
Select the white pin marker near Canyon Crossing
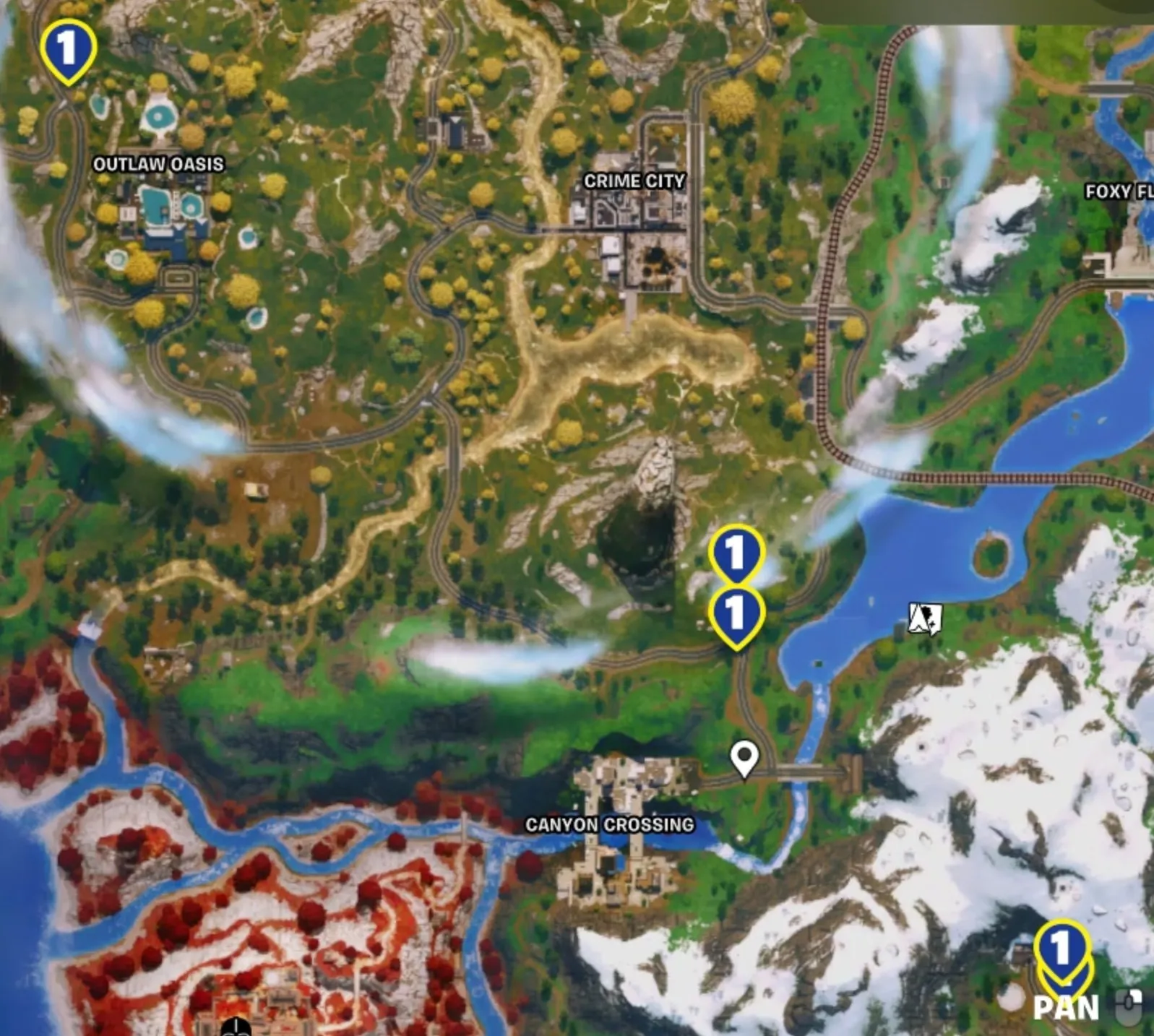tap(744, 759)
